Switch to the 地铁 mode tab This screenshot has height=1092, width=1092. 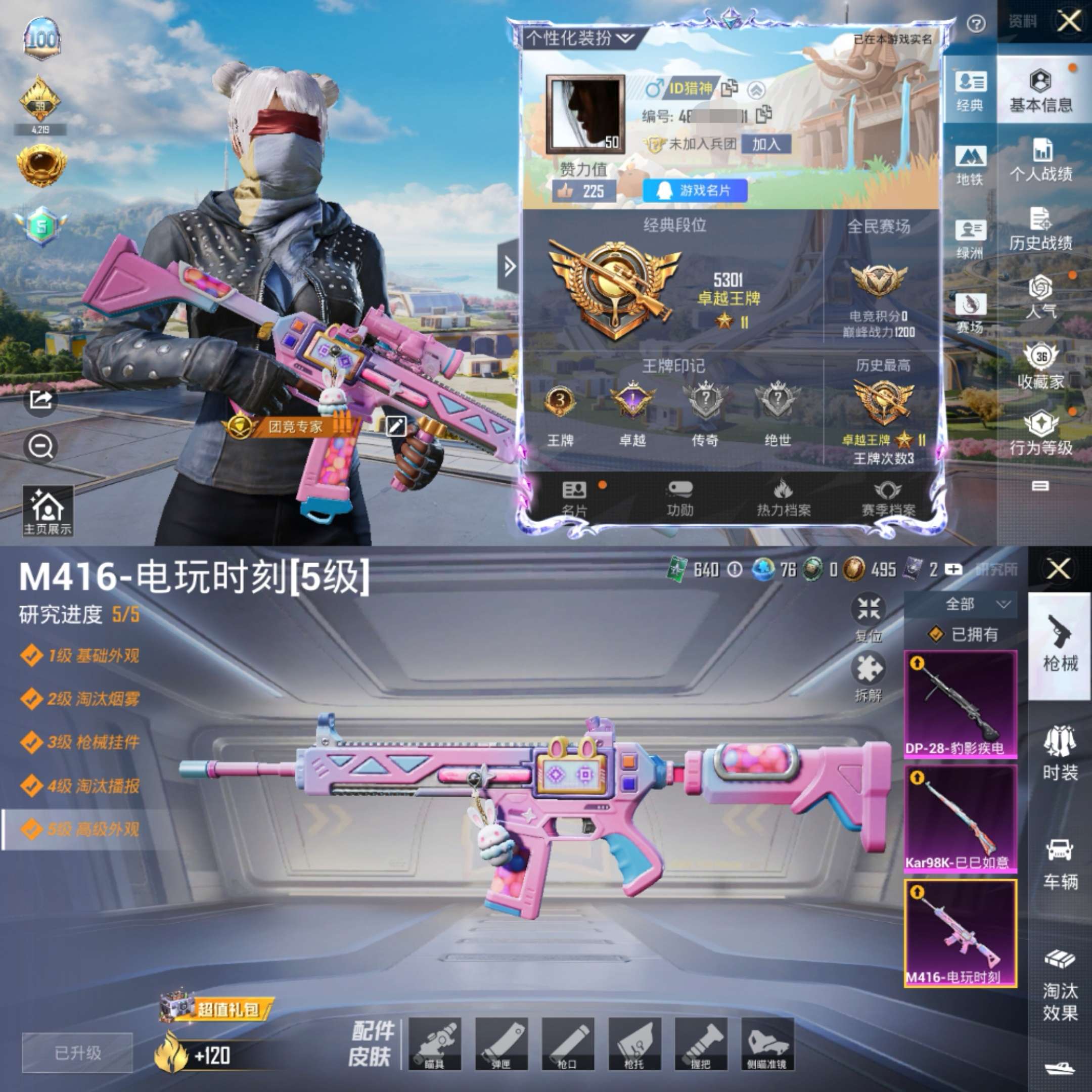pos(970,164)
